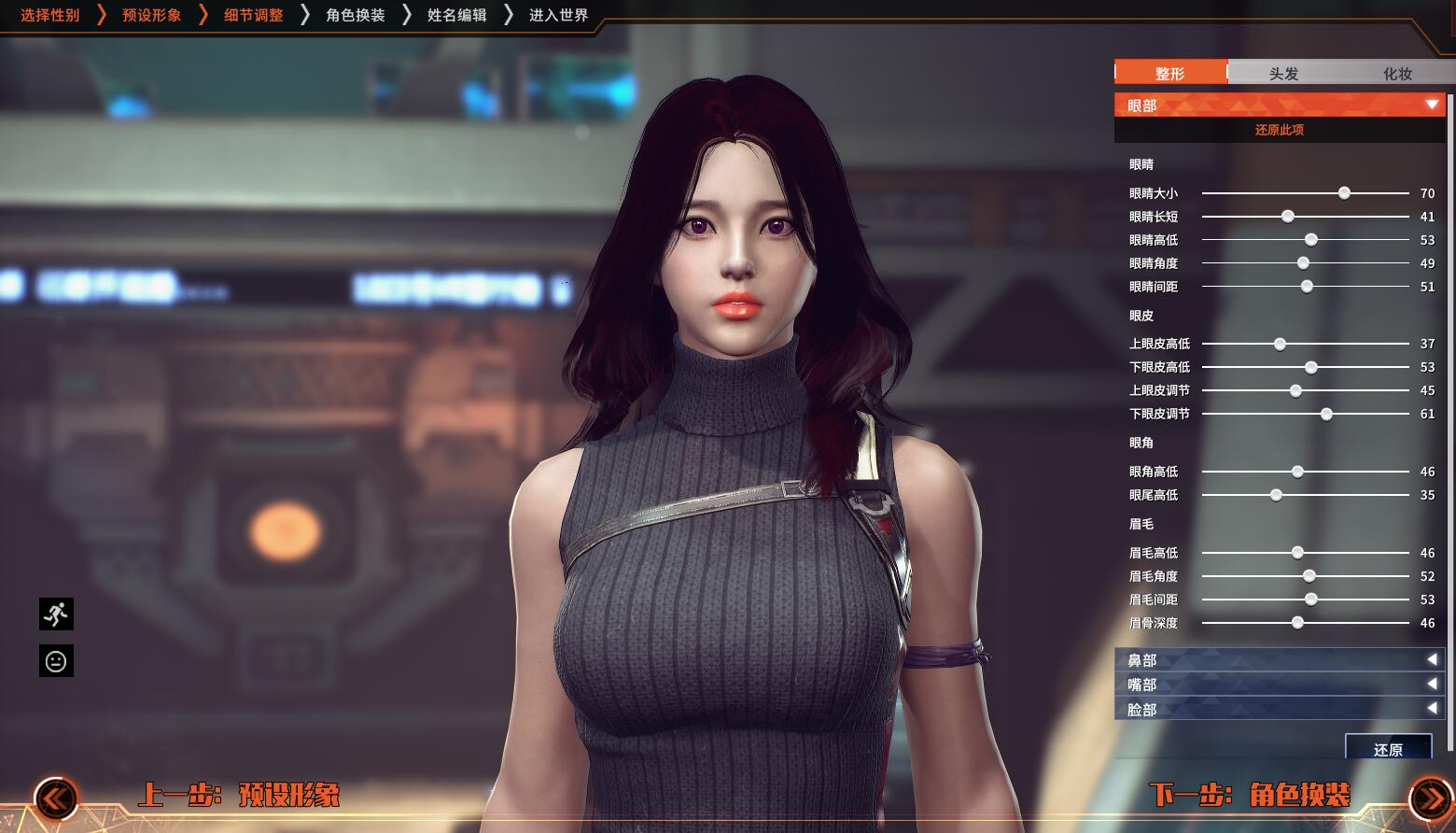1456x833 pixels.
Task: Click 还原此项 to reset this section
Action: (x=1280, y=130)
